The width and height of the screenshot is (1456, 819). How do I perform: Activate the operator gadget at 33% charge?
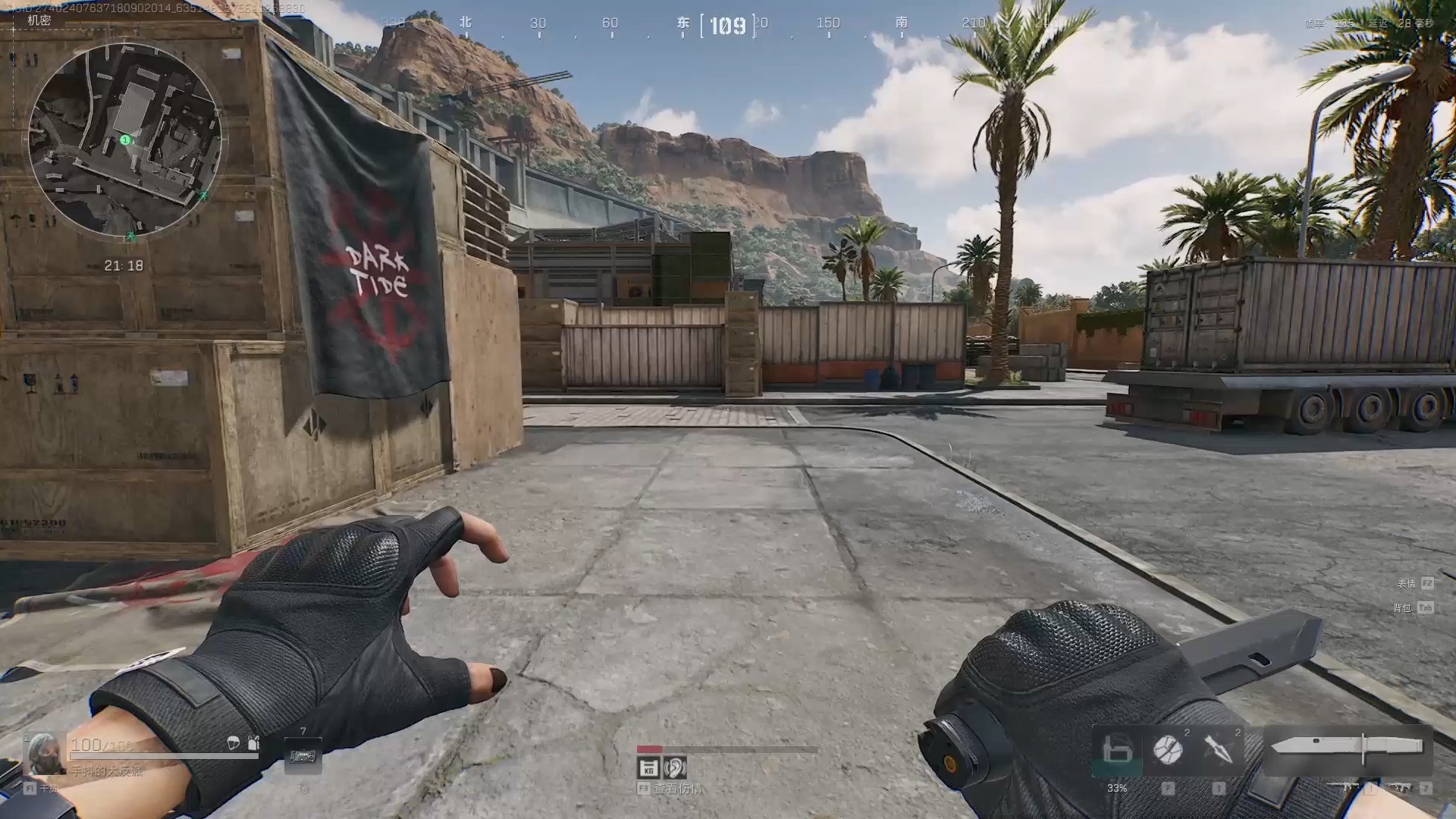1116,751
